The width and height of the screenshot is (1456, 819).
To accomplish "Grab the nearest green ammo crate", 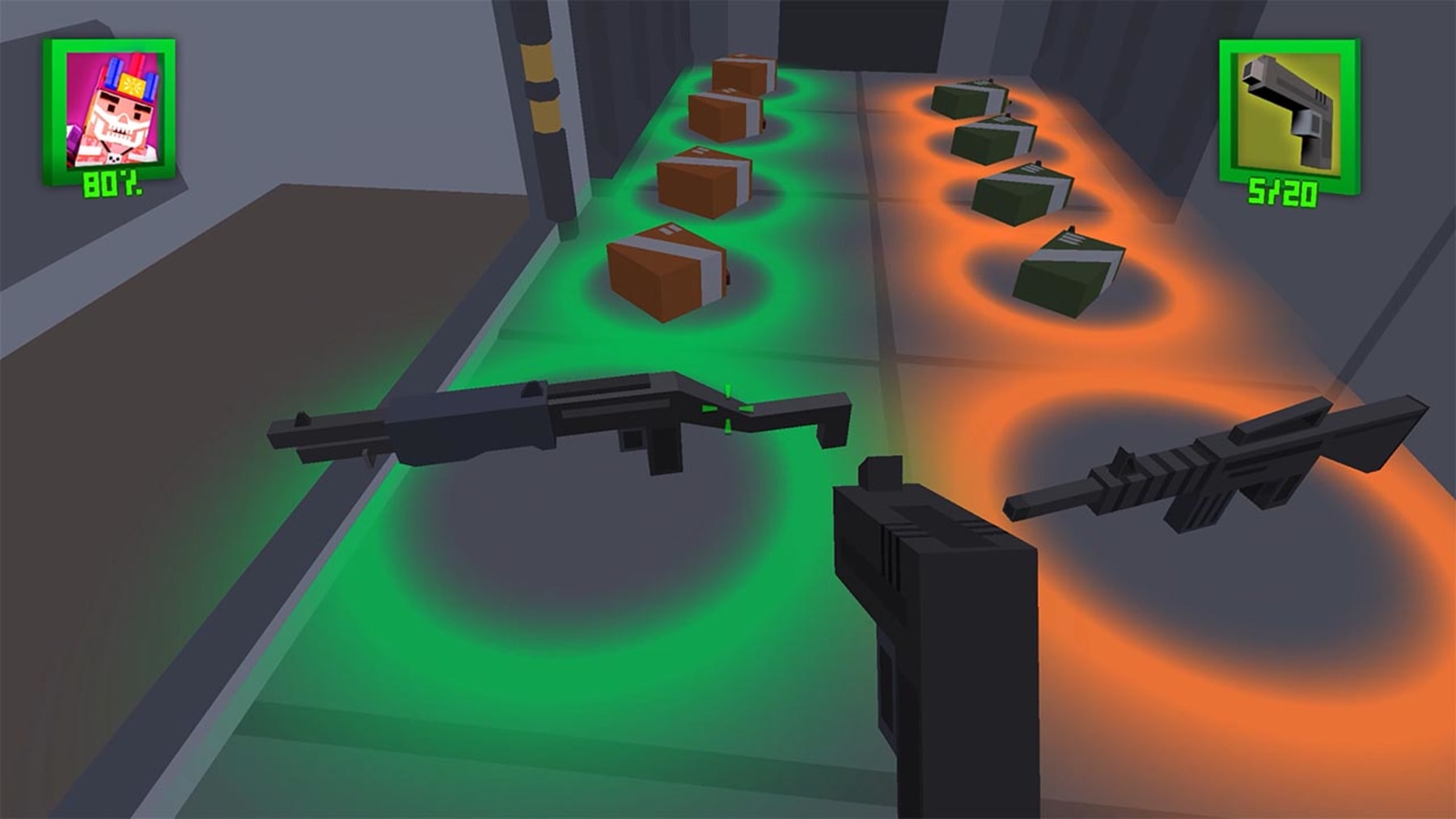I will [1068, 271].
